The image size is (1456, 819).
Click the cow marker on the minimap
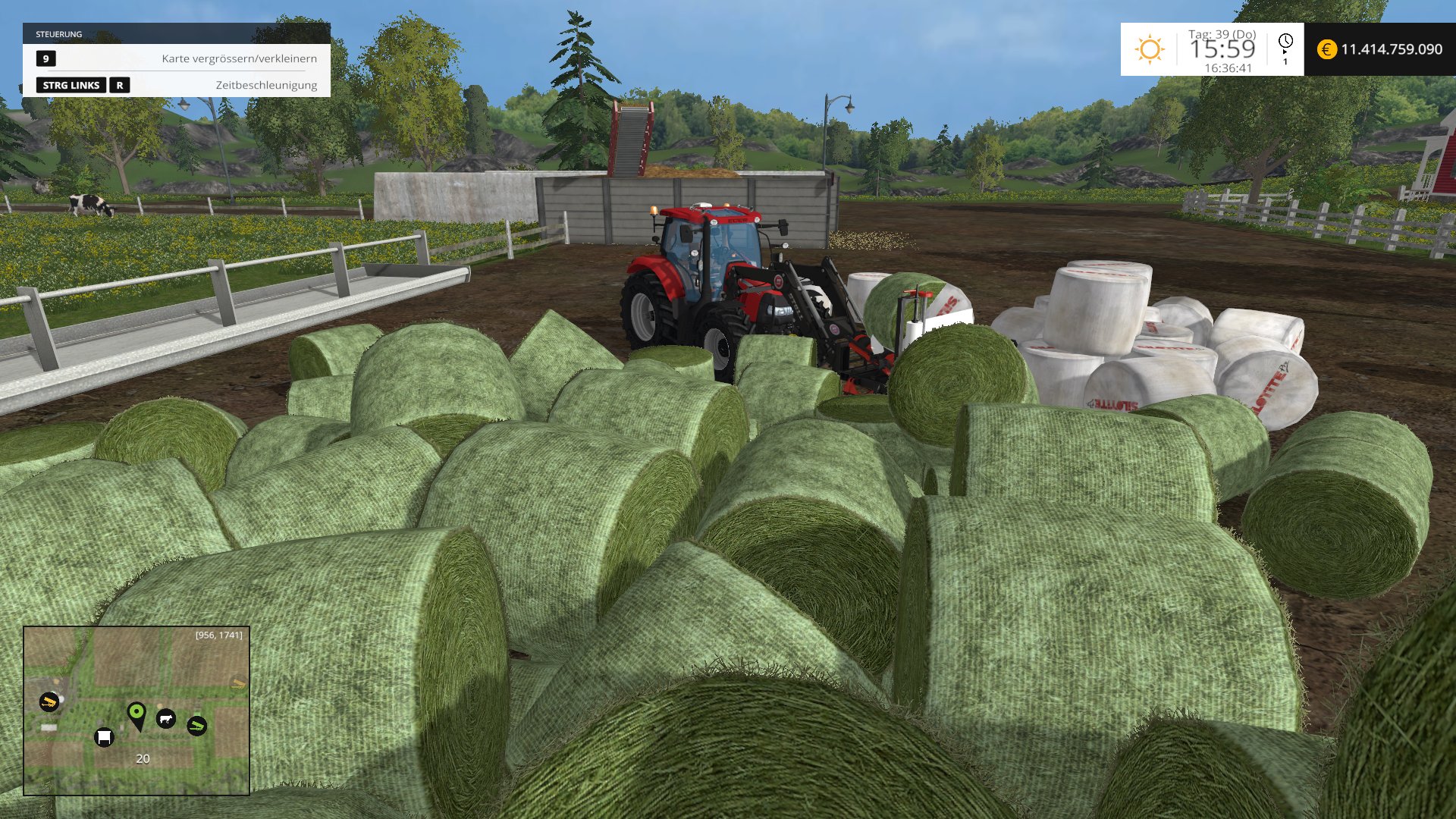165,719
